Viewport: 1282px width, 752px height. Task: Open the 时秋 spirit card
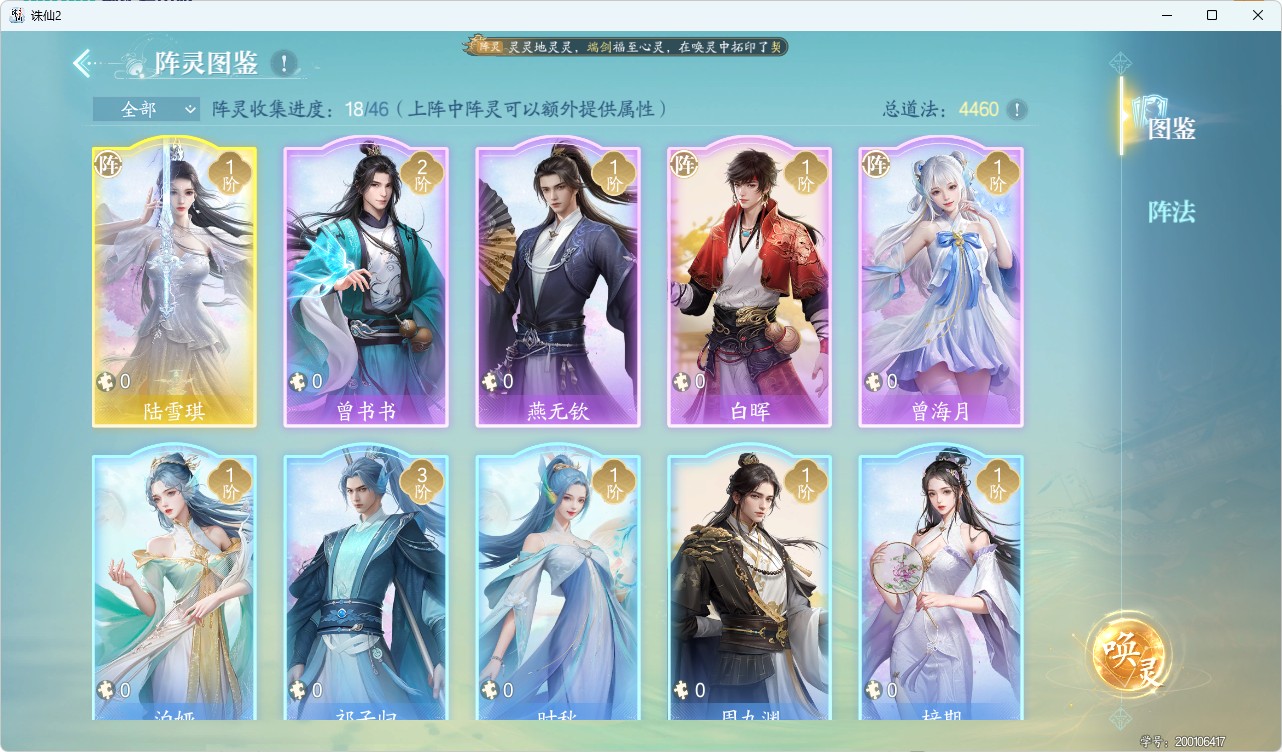pyautogui.click(x=557, y=590)
